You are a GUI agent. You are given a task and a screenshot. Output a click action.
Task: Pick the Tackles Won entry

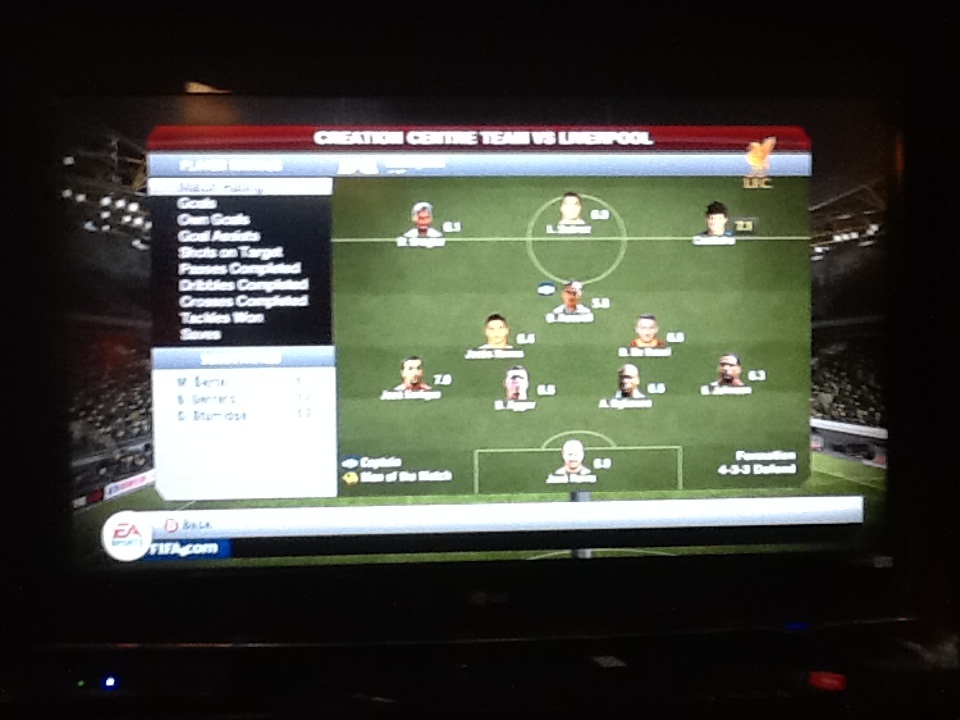[x=221, y=317]
